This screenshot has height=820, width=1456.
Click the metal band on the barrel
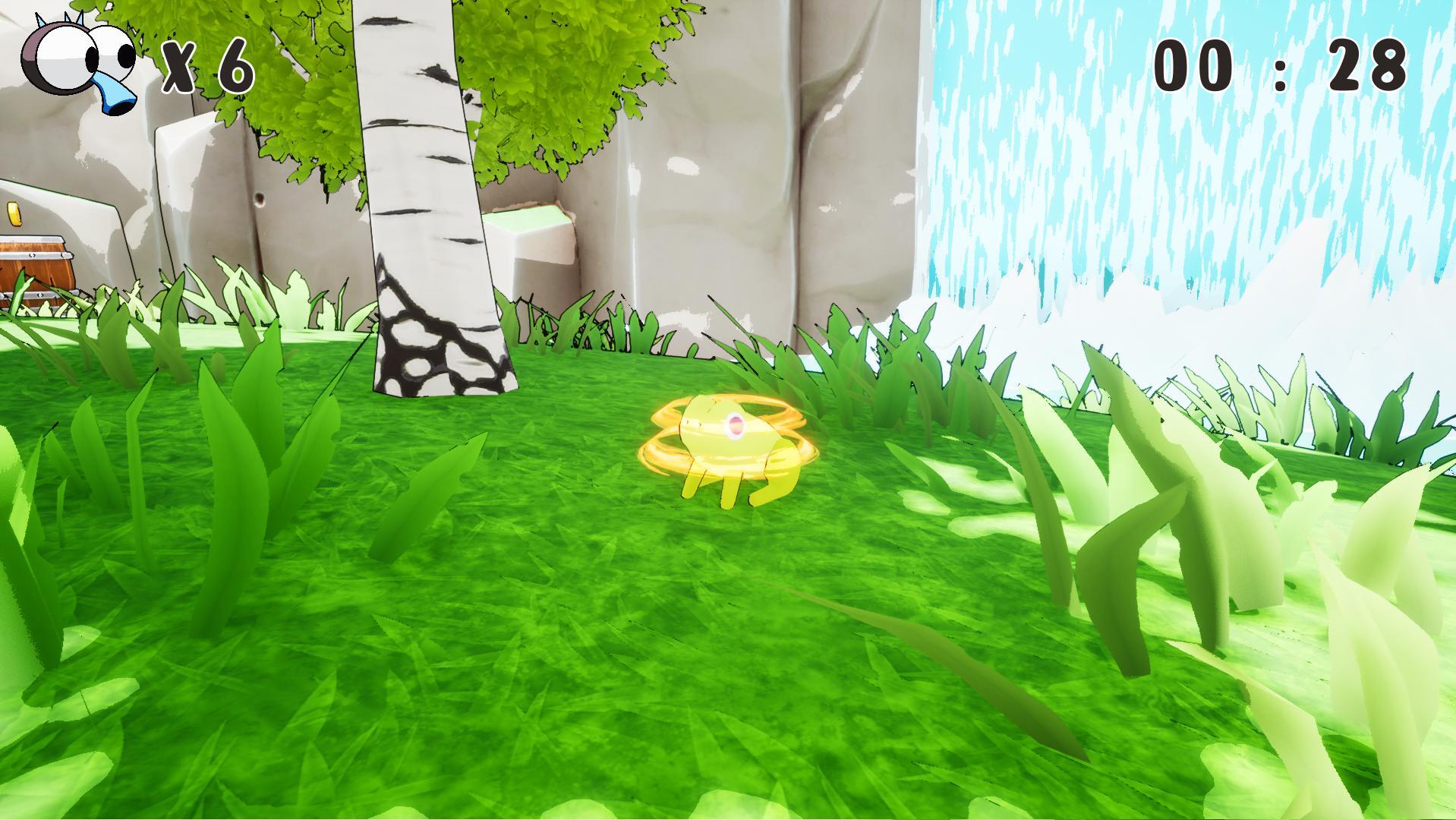tap(35, 255)
